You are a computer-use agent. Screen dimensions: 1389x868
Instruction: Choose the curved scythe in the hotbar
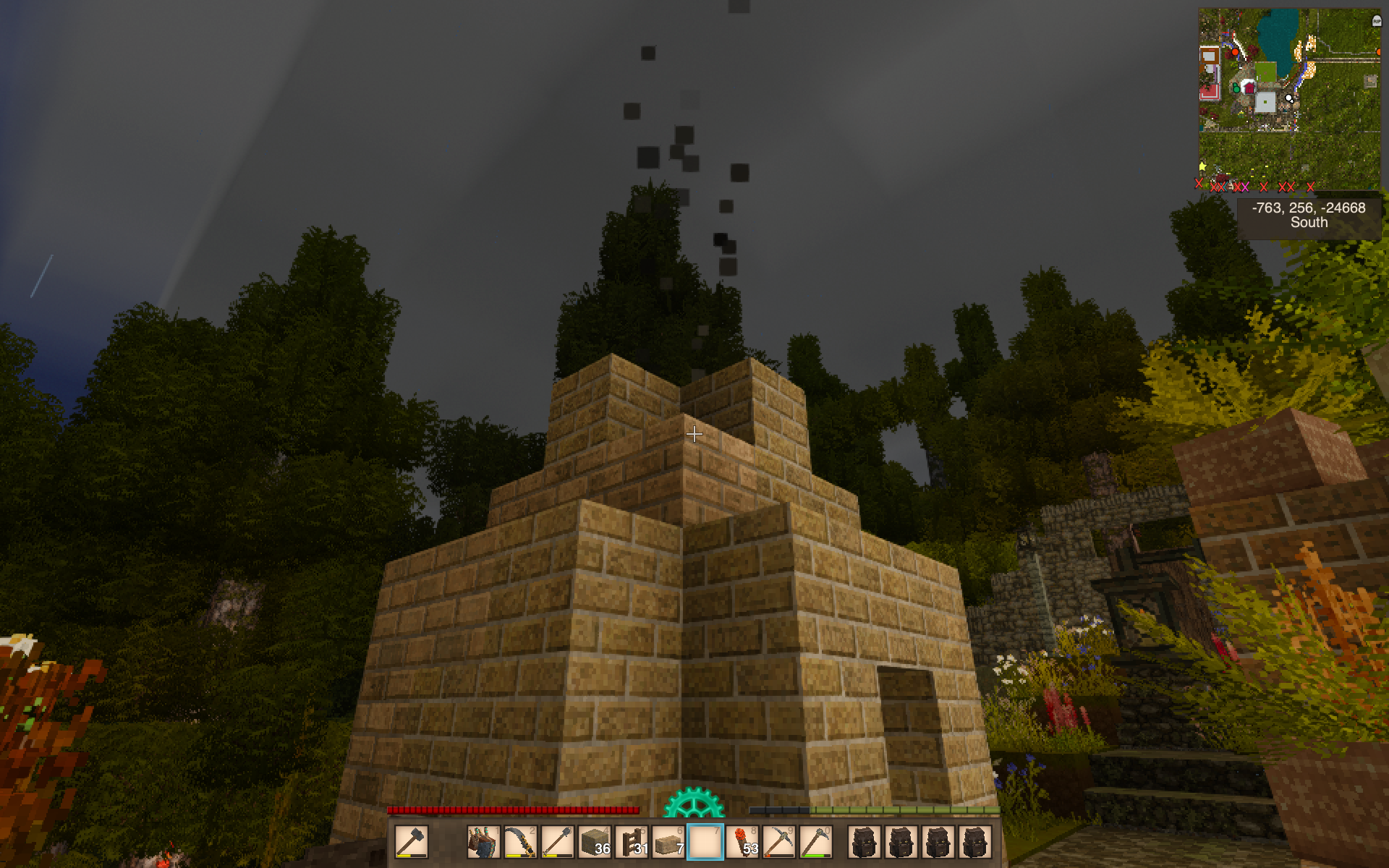coord(520,842)
